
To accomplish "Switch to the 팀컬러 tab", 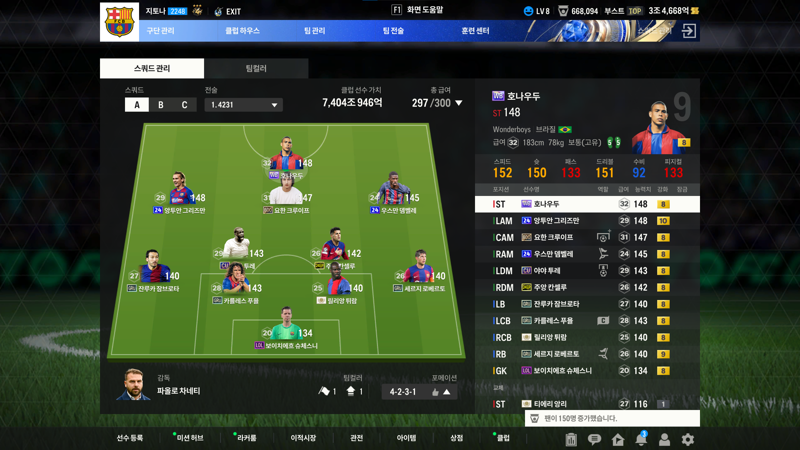I will coord(256,68).
